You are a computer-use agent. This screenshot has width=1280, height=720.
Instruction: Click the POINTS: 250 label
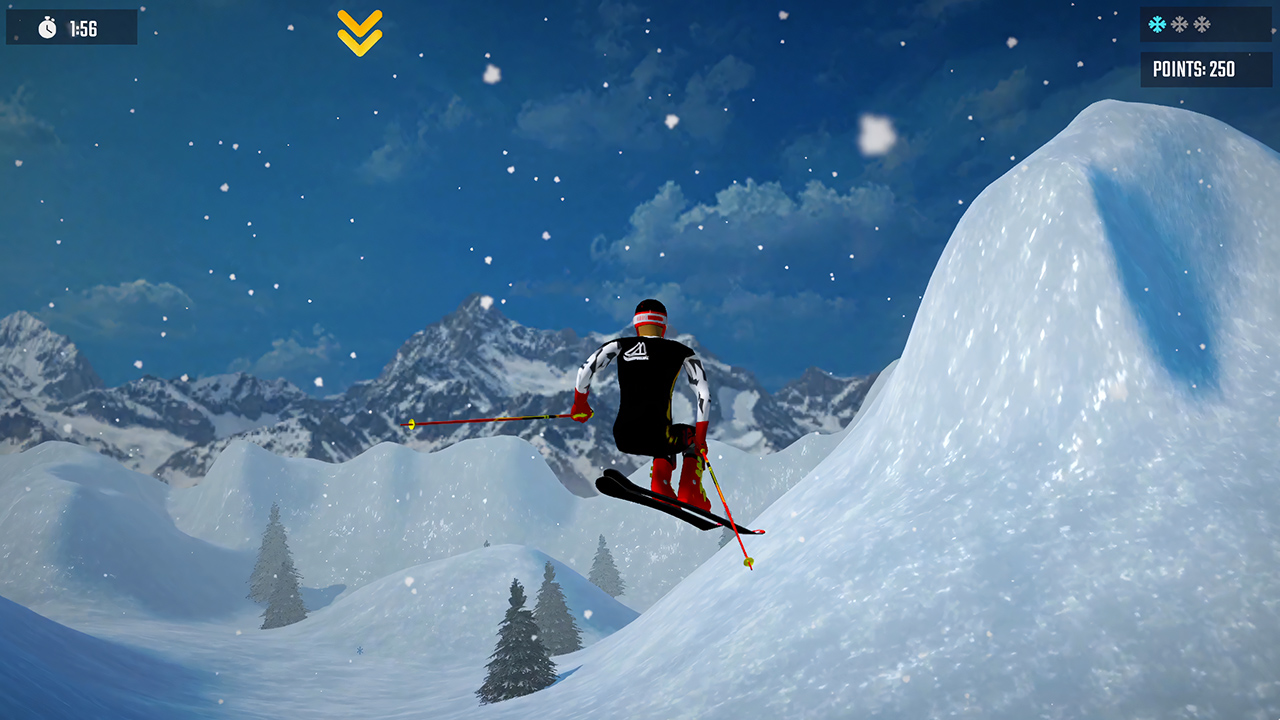point(1195,70)
